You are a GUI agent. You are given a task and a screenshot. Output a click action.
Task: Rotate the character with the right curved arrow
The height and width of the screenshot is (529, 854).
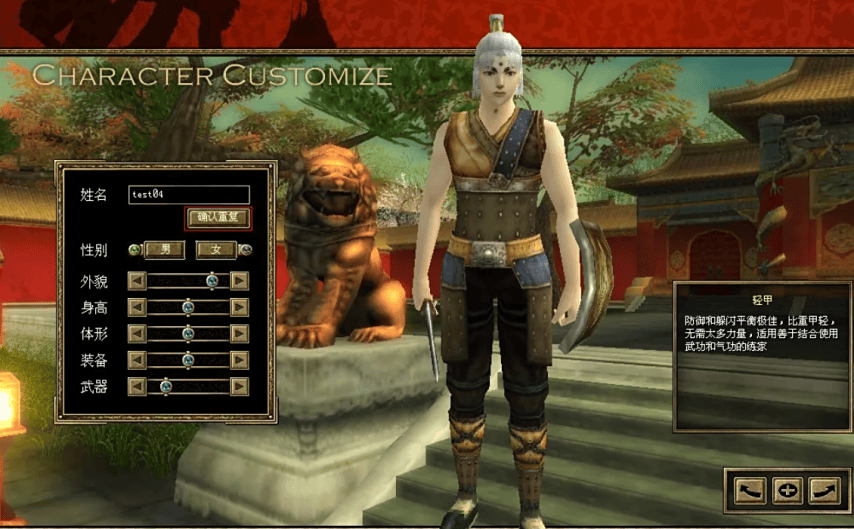[x=823, y=490]
